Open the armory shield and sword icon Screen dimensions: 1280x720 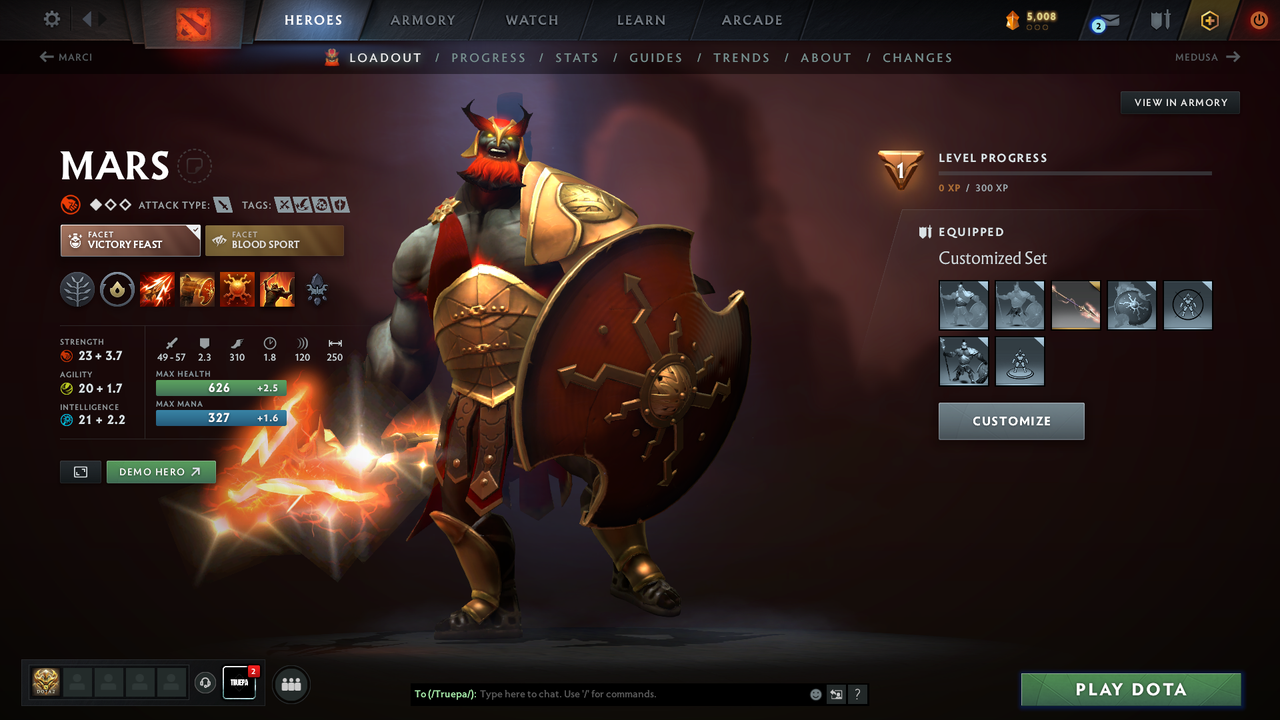click(x=1161, y=20)
